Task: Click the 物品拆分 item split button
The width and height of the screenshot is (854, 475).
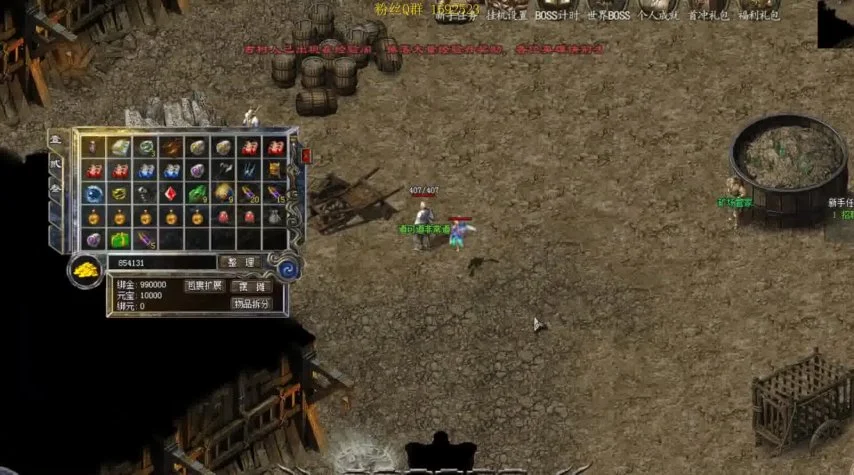Action: (x=251, y=304)
